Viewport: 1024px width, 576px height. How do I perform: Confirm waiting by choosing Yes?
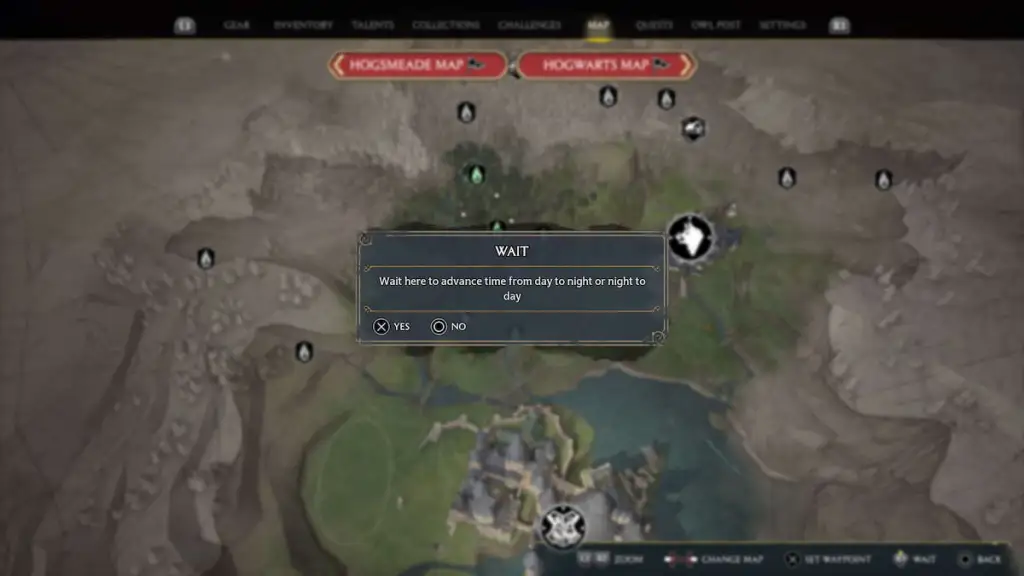click(392, 326)
